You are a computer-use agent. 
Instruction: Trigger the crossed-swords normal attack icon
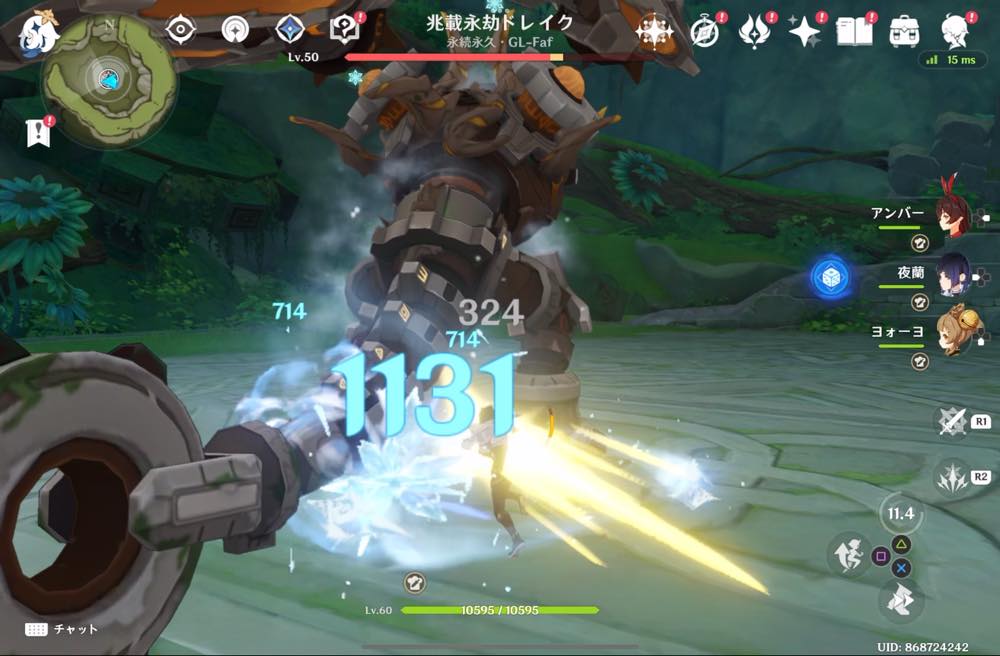(951, 421)
